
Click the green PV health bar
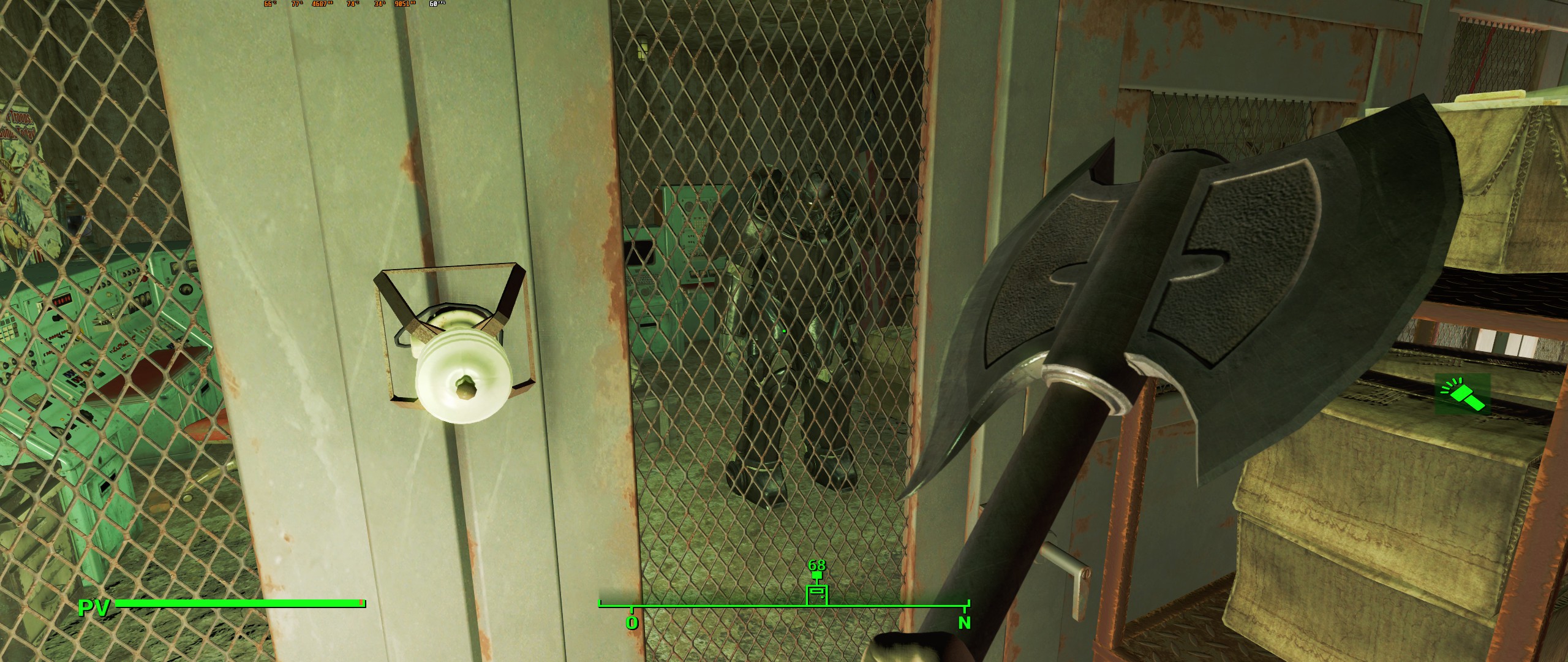point(239,603)
